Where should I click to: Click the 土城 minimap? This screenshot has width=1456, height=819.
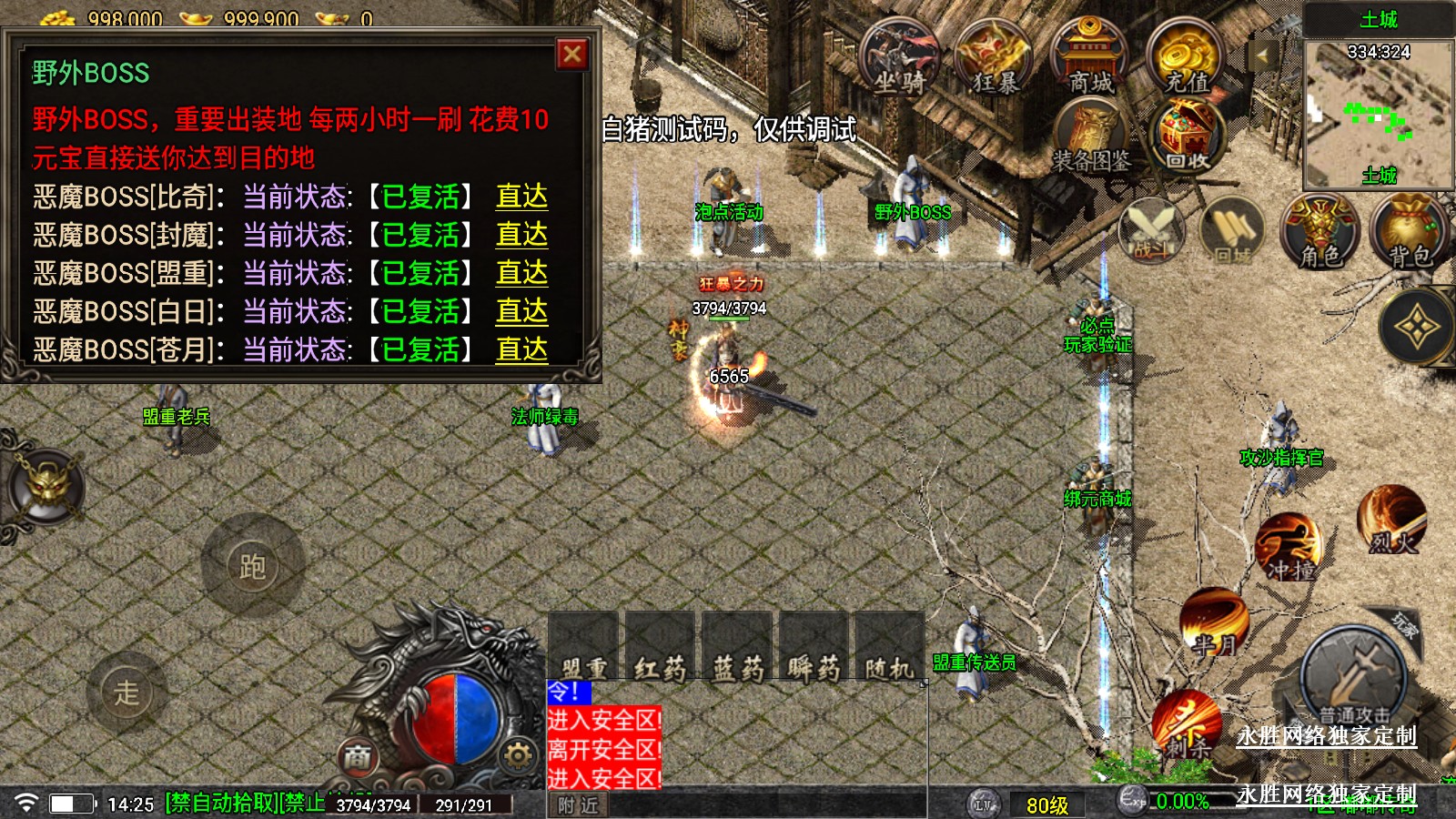(x=1378, y=113)
